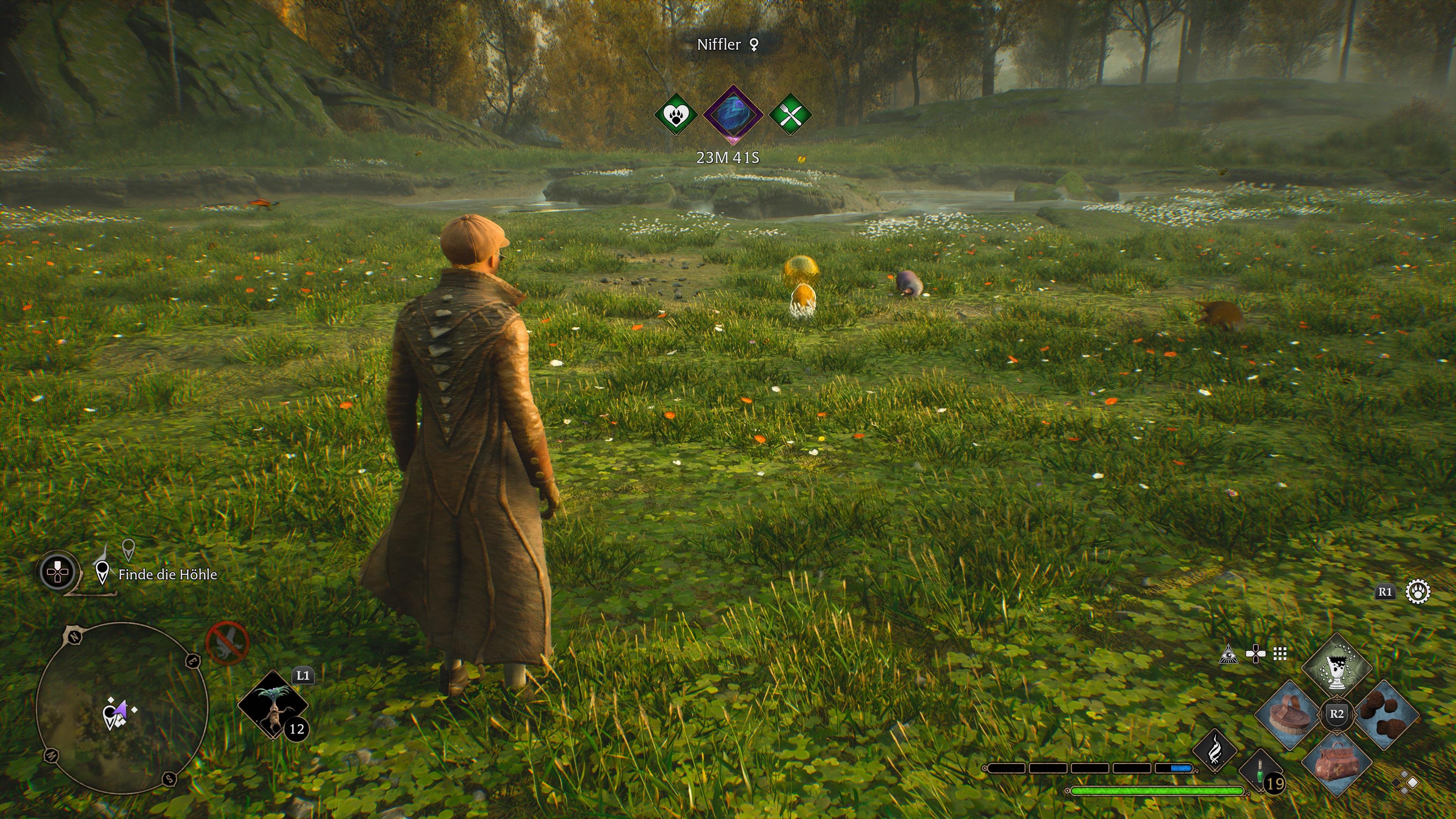Click the spell set diamond selector

[x=1405, y=783]
